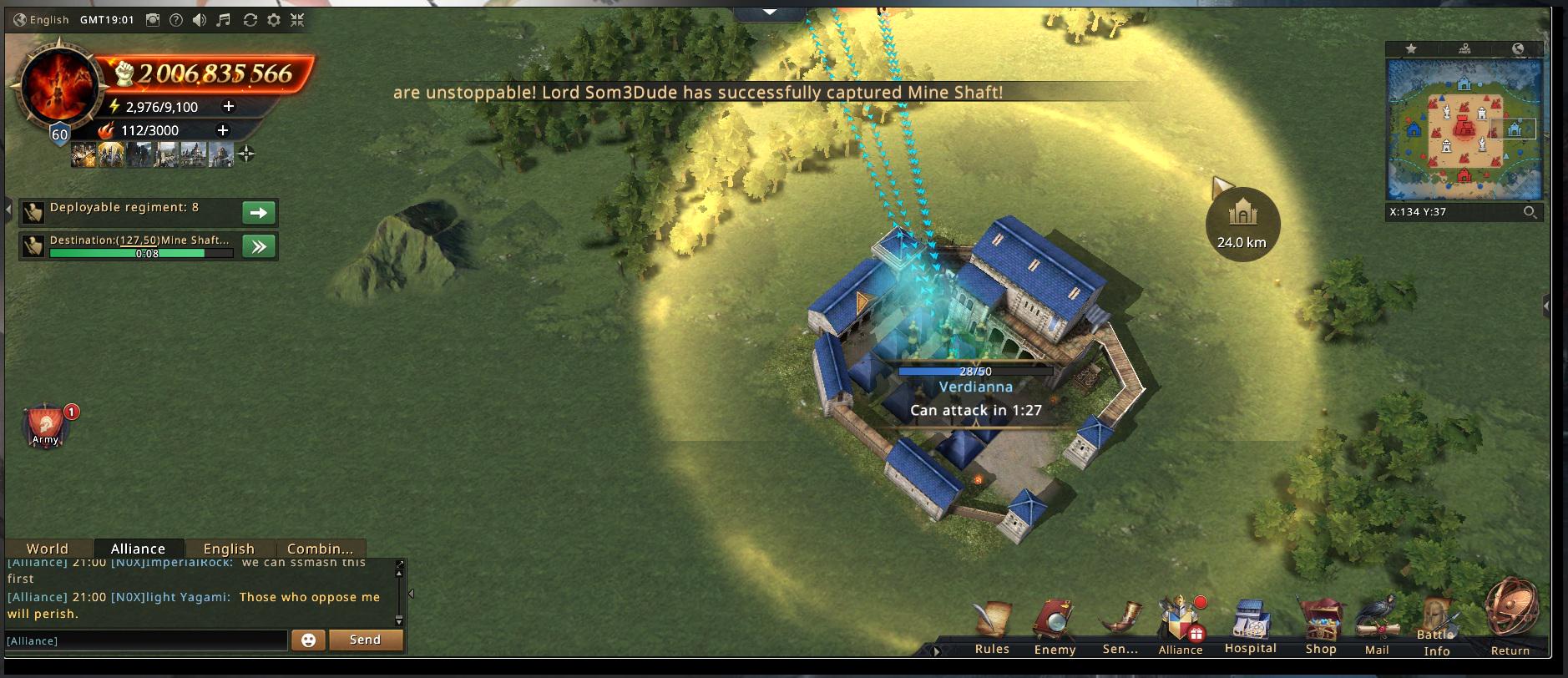Screen dimensions: 1568x678
Task: Send the chat message
Action: point(366,640)
